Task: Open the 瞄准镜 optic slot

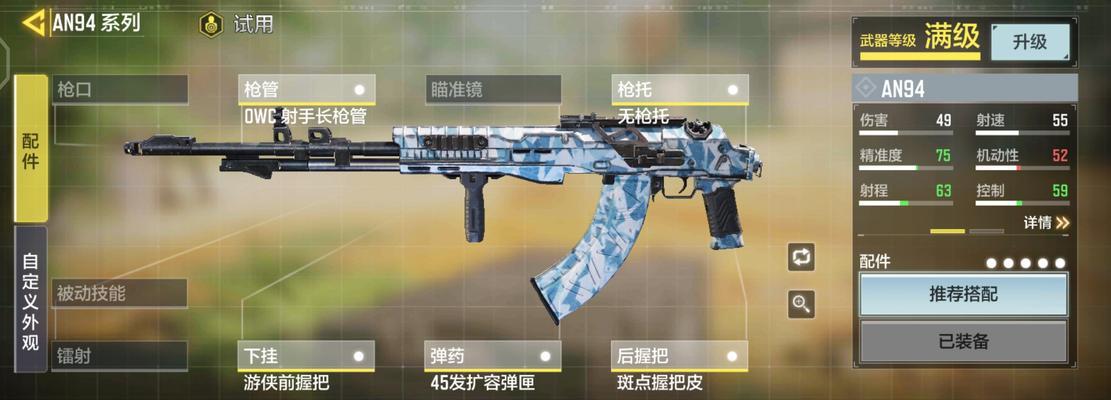Action: point(492,89)
